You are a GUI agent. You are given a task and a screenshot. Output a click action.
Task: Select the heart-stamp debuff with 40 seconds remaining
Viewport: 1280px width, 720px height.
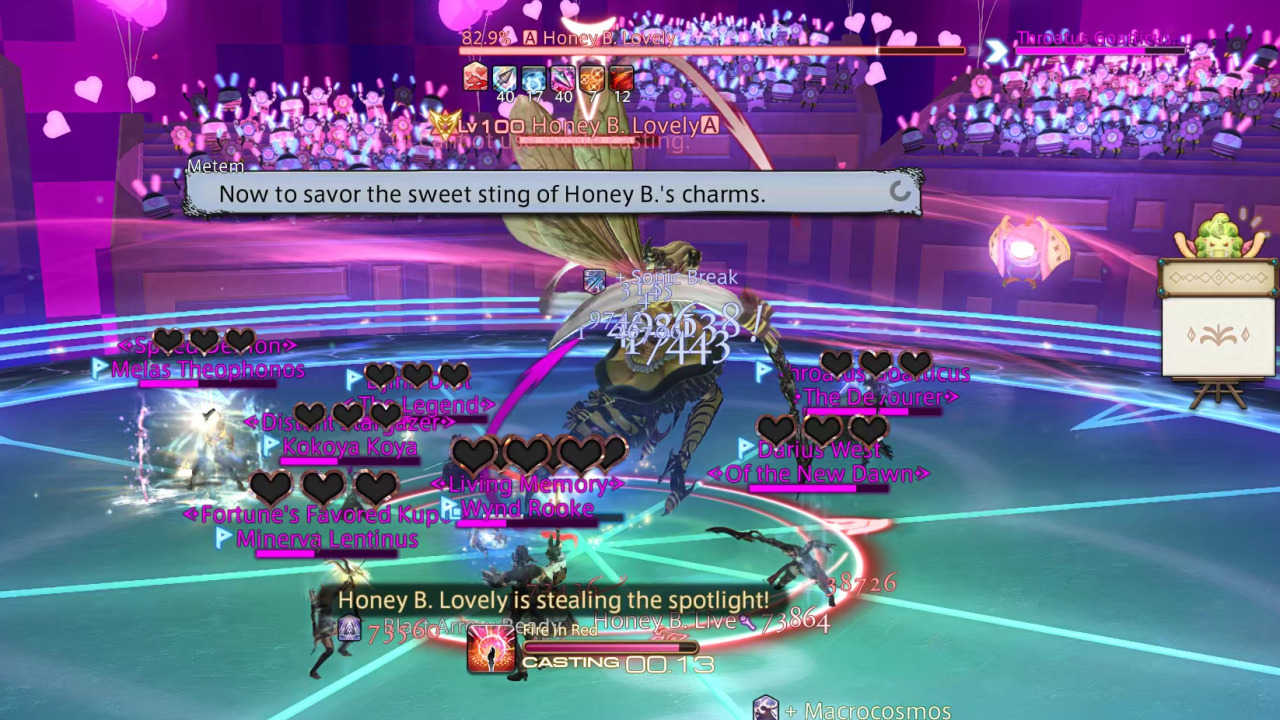click(476, 78)
